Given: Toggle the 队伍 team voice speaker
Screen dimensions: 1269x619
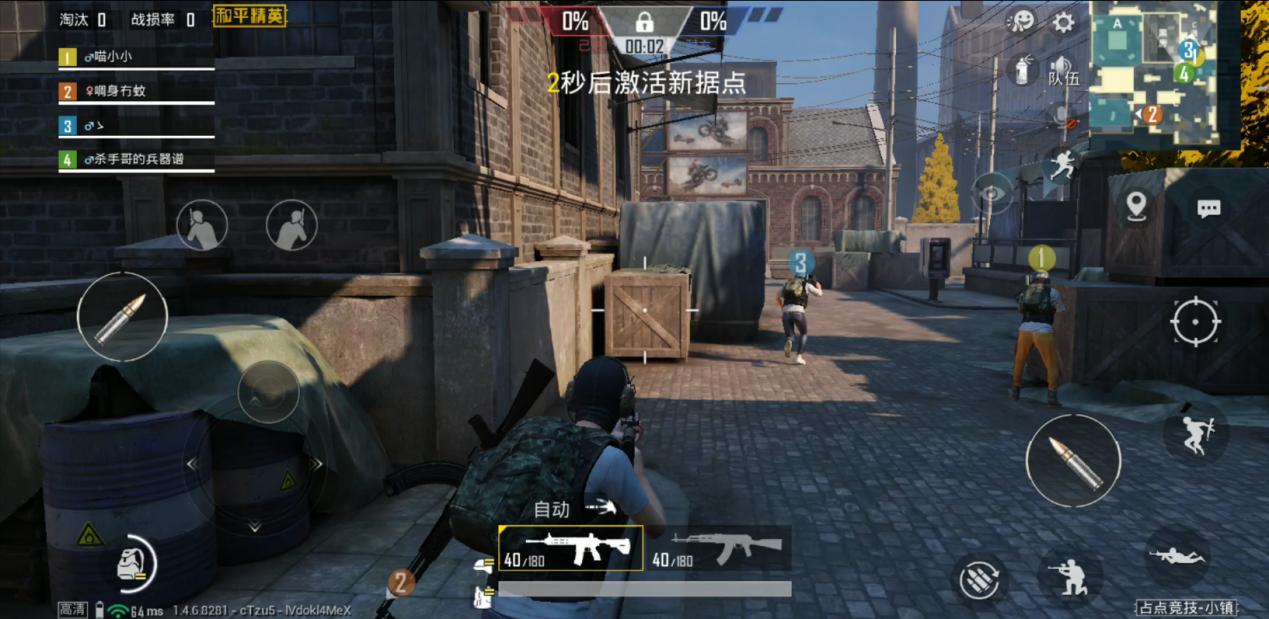Looking at the screenshot, I should click(1062, 70).
